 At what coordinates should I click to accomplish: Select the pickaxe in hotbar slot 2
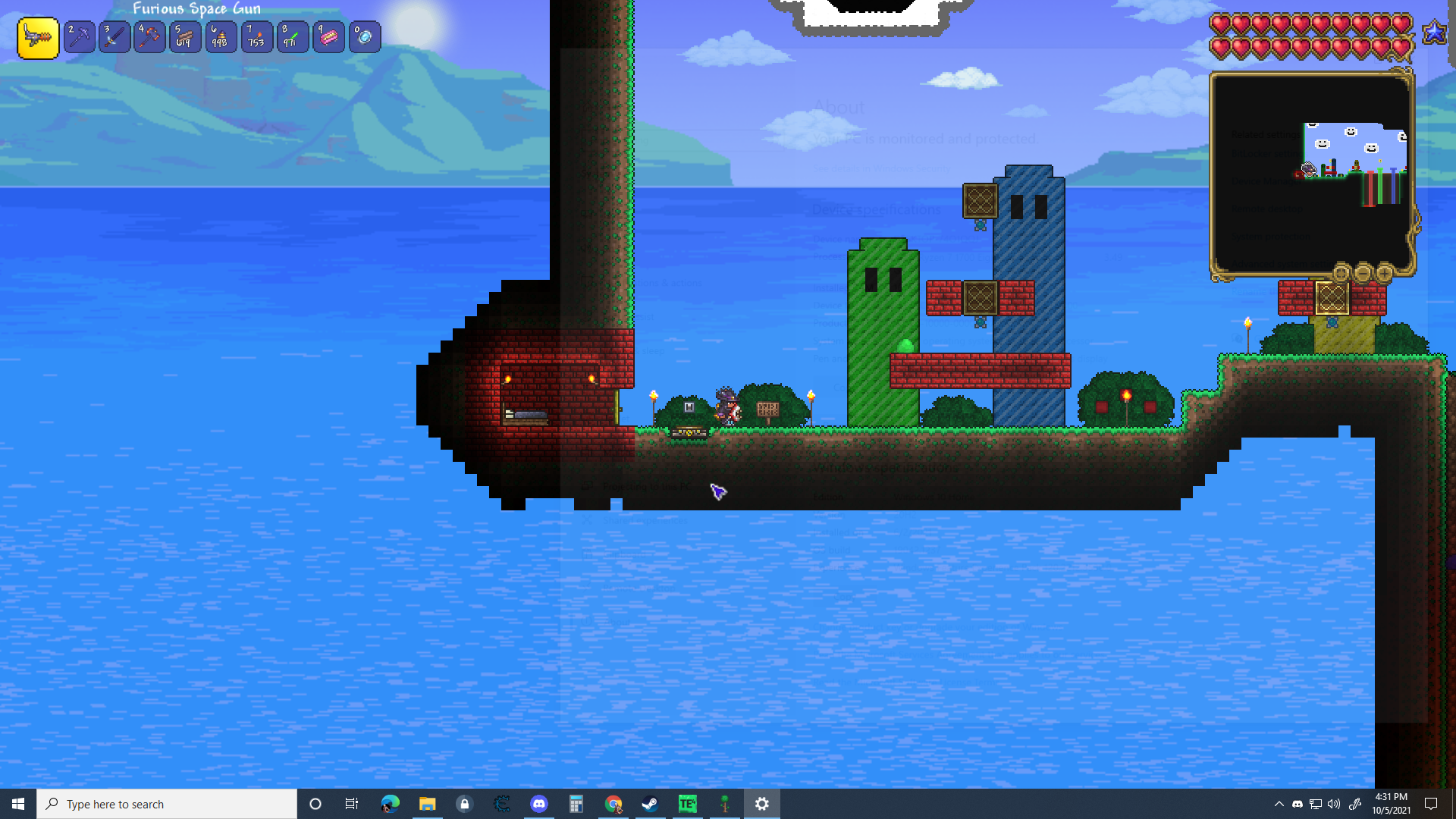click(80, 37)
